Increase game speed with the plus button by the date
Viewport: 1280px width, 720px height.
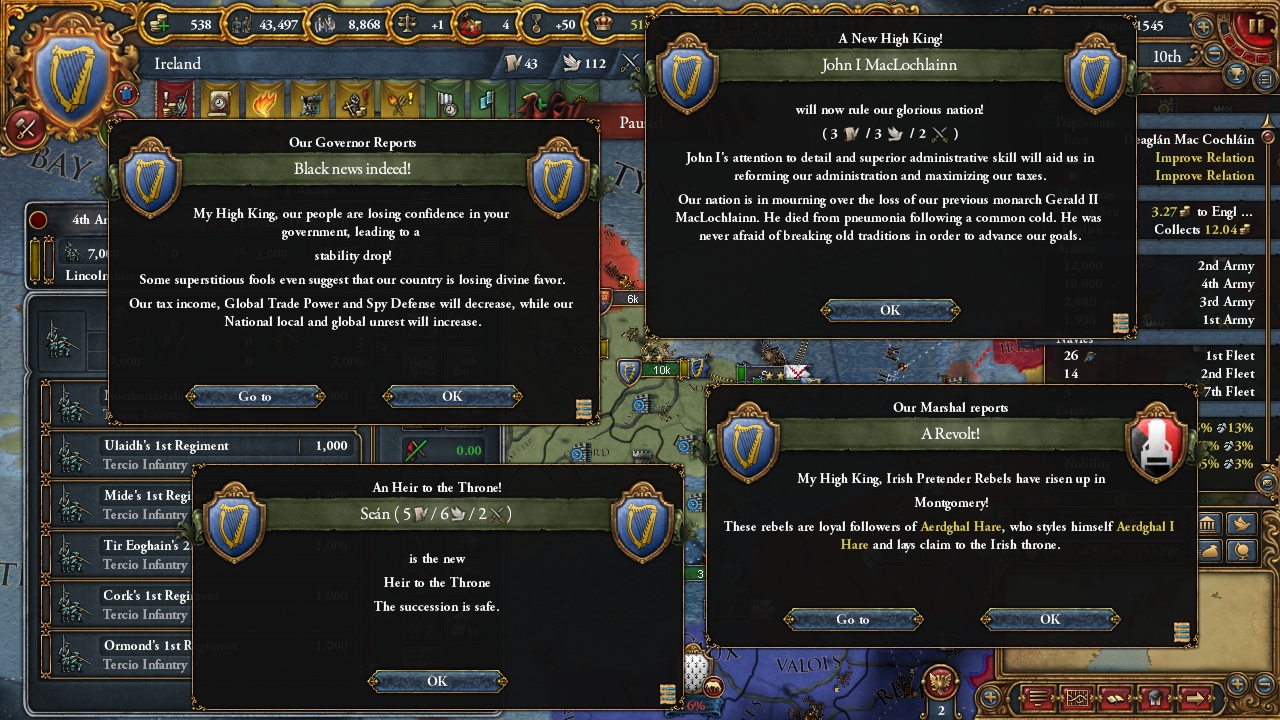(1203, 27)
